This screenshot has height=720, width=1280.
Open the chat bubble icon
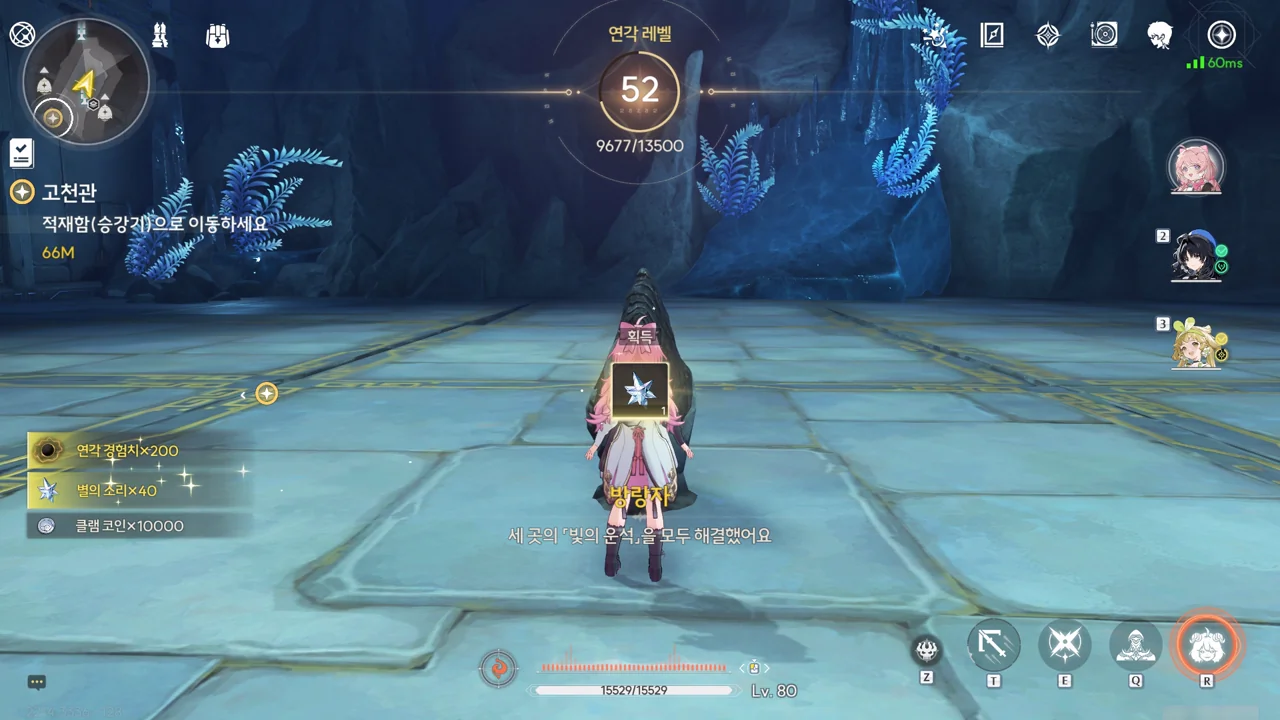(37, 683)
